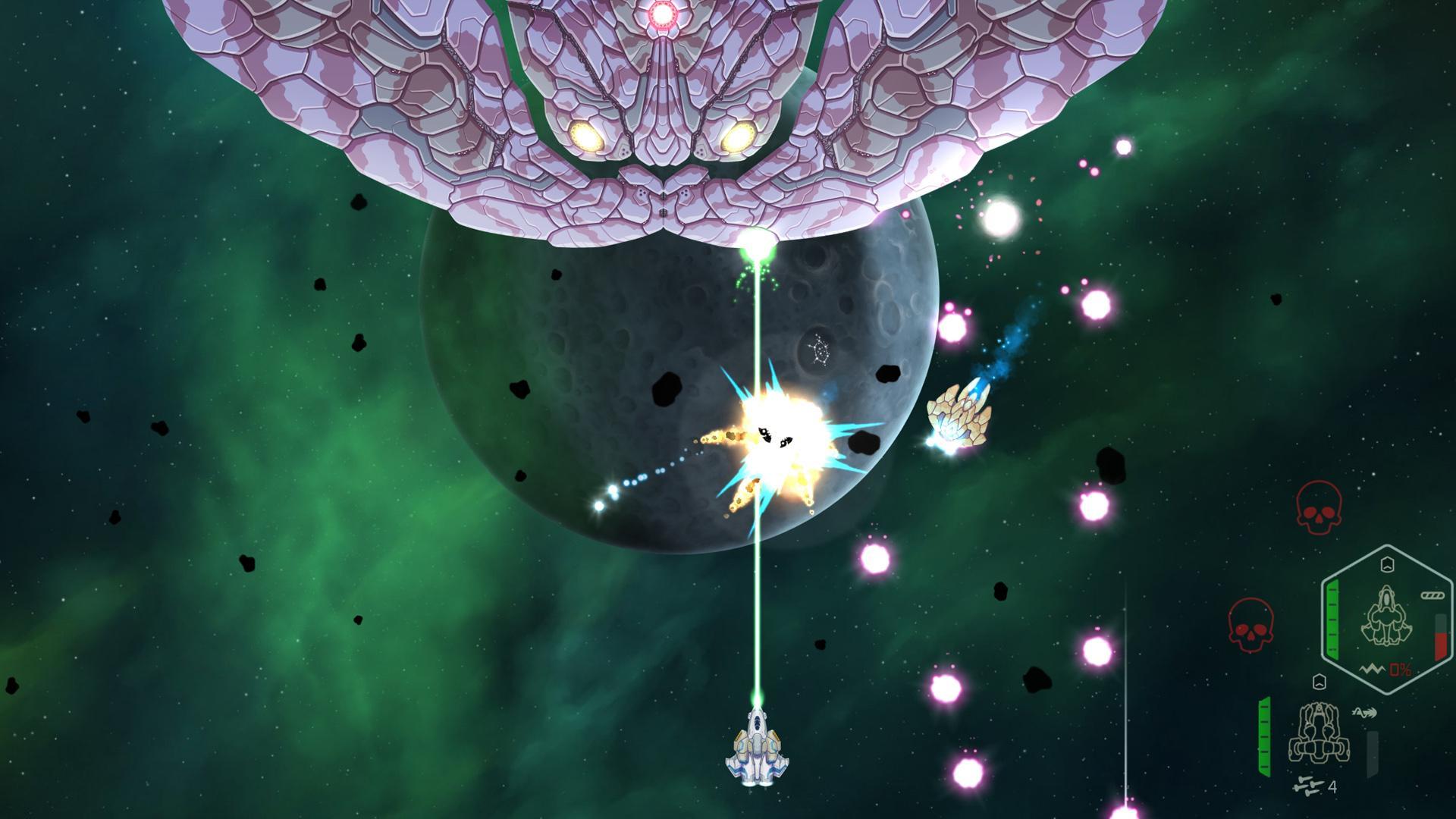Click the green health bar of the second ship
This screenshot has width=1456, height=819.
click(1264, 736)
